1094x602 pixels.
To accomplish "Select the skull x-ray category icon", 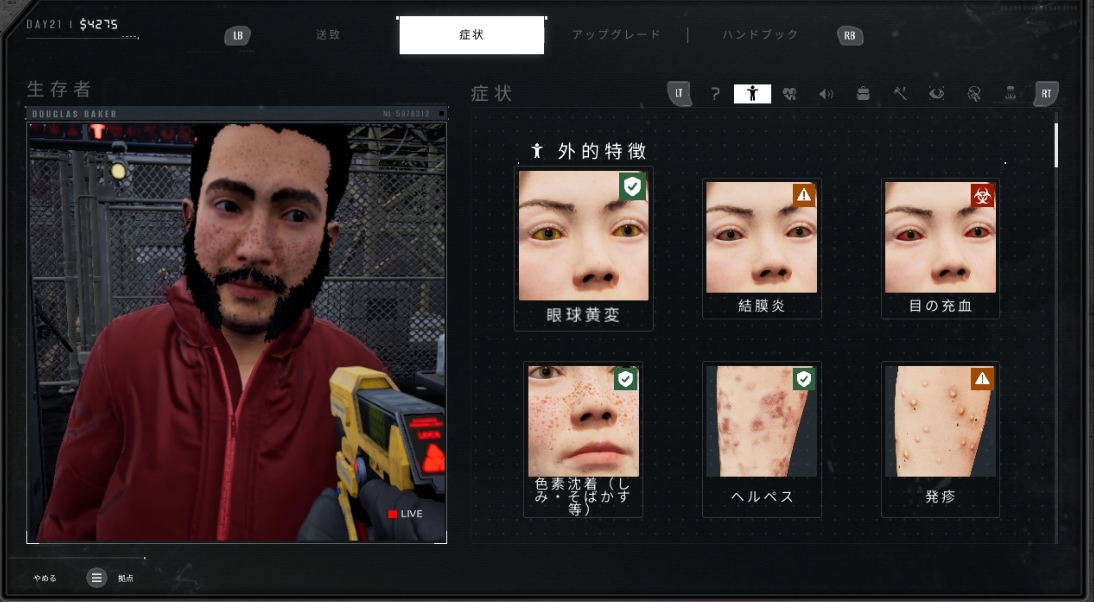I will pos(973,94).
